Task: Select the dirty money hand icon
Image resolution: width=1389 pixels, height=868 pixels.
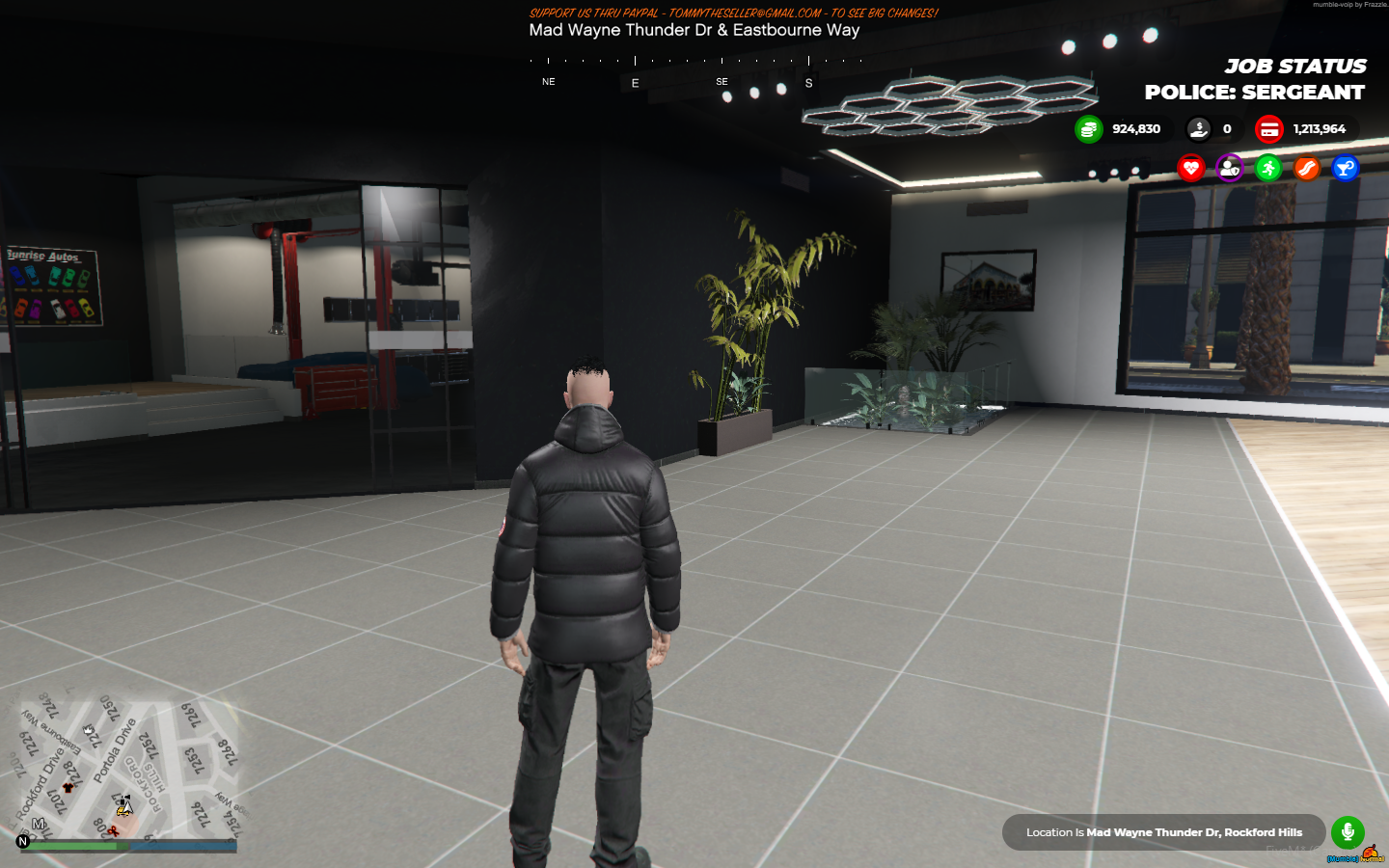Action: 1197,128
